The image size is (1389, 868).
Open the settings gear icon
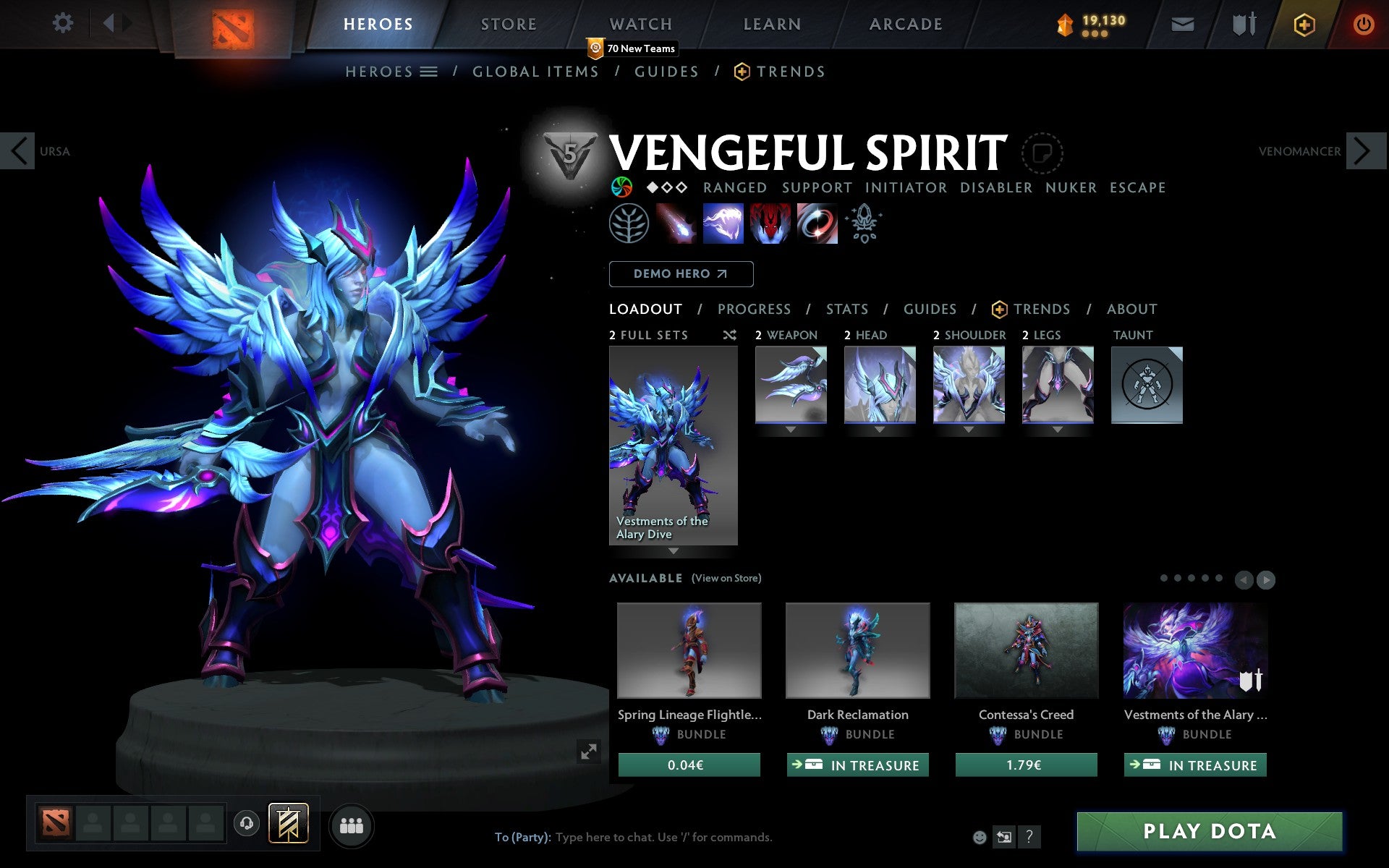click(64, 23)
